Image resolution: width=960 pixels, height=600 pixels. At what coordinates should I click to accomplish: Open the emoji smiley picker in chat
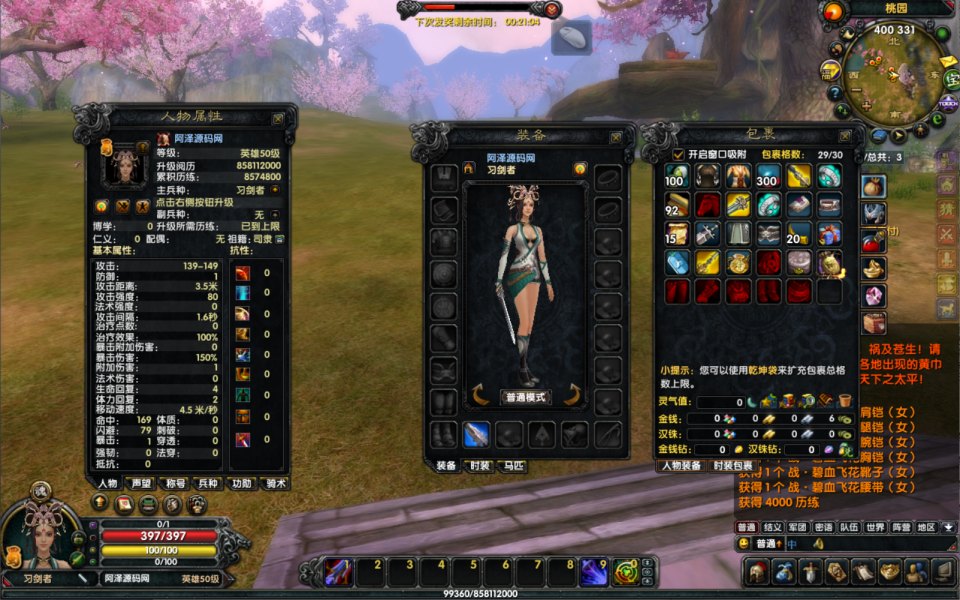(x=743, y=543)
